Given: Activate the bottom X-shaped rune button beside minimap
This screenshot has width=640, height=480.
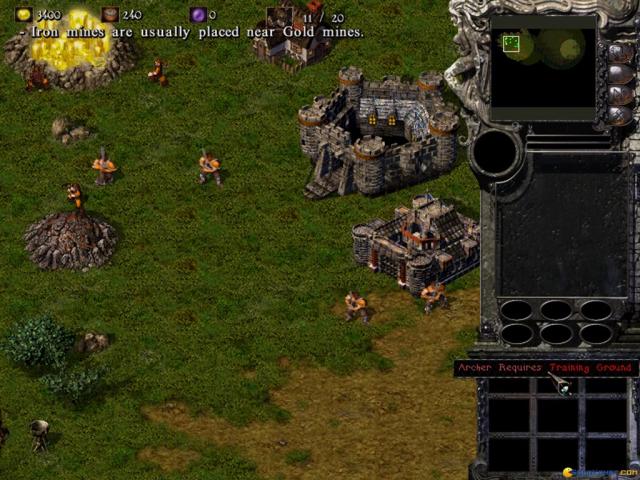Looking at the screenshot, I should 619,115.
